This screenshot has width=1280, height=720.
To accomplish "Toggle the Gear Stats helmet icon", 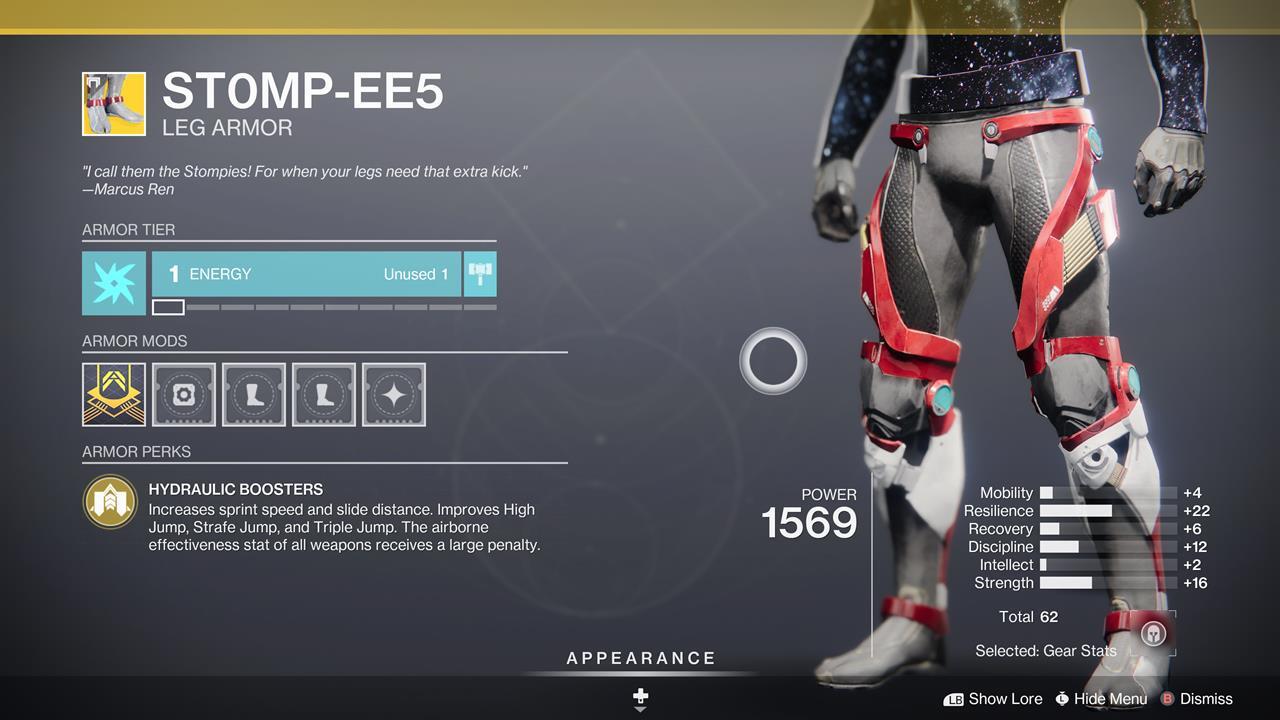I will click(x=1153, y=634).
